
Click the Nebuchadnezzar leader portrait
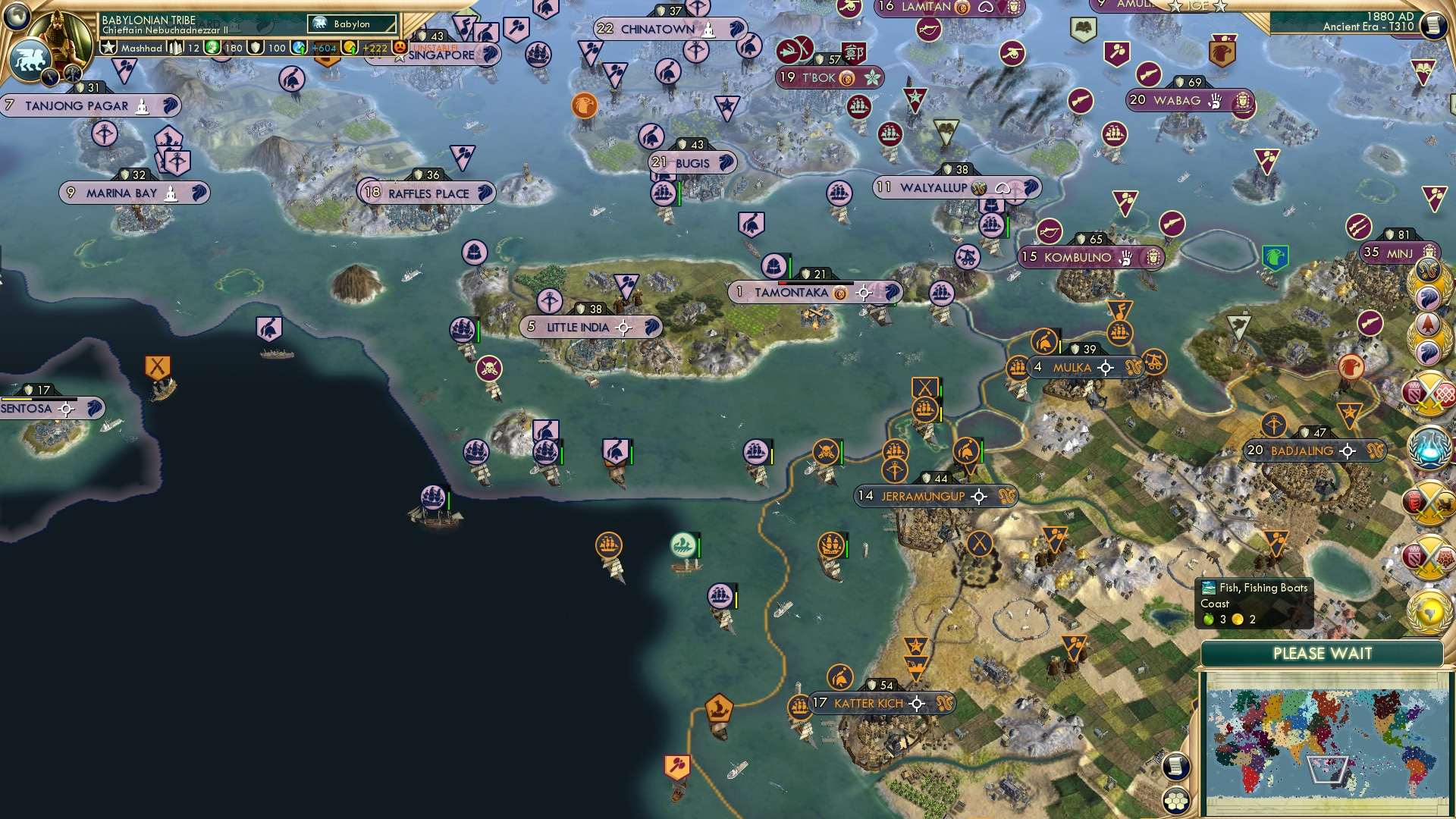point(58,33)
